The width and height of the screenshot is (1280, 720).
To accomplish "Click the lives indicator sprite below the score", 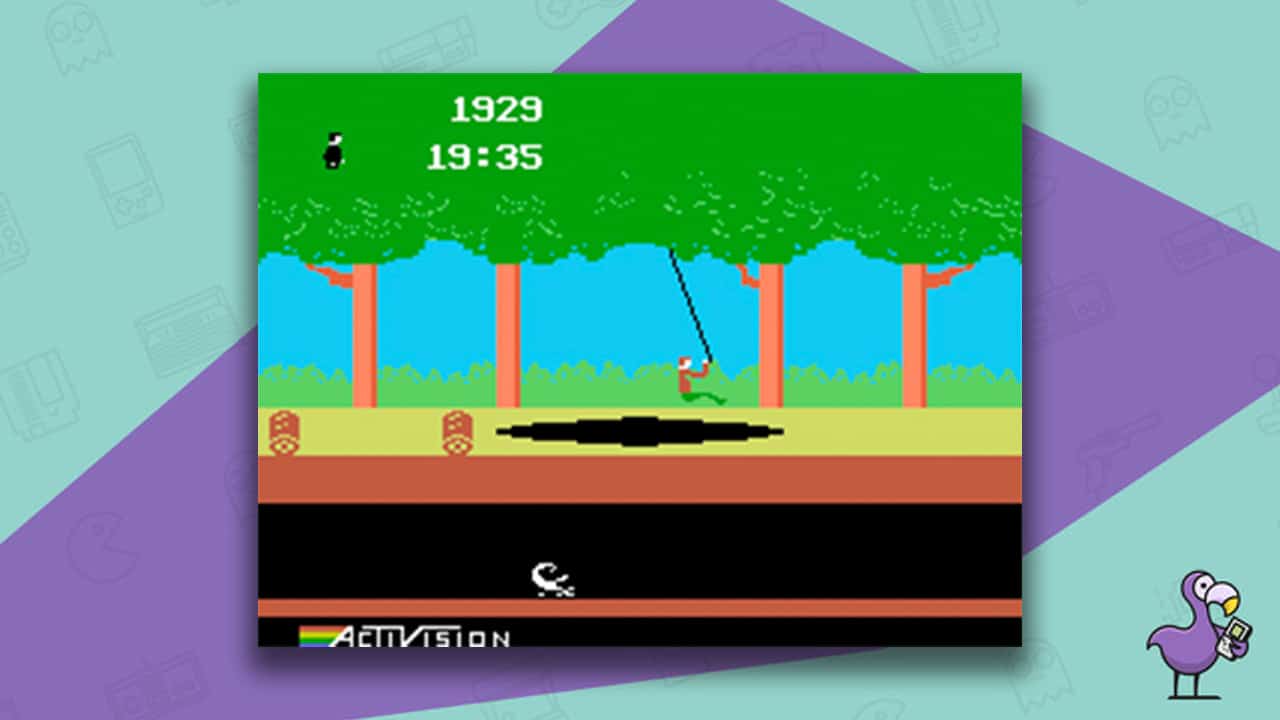I will coord(334,148).
